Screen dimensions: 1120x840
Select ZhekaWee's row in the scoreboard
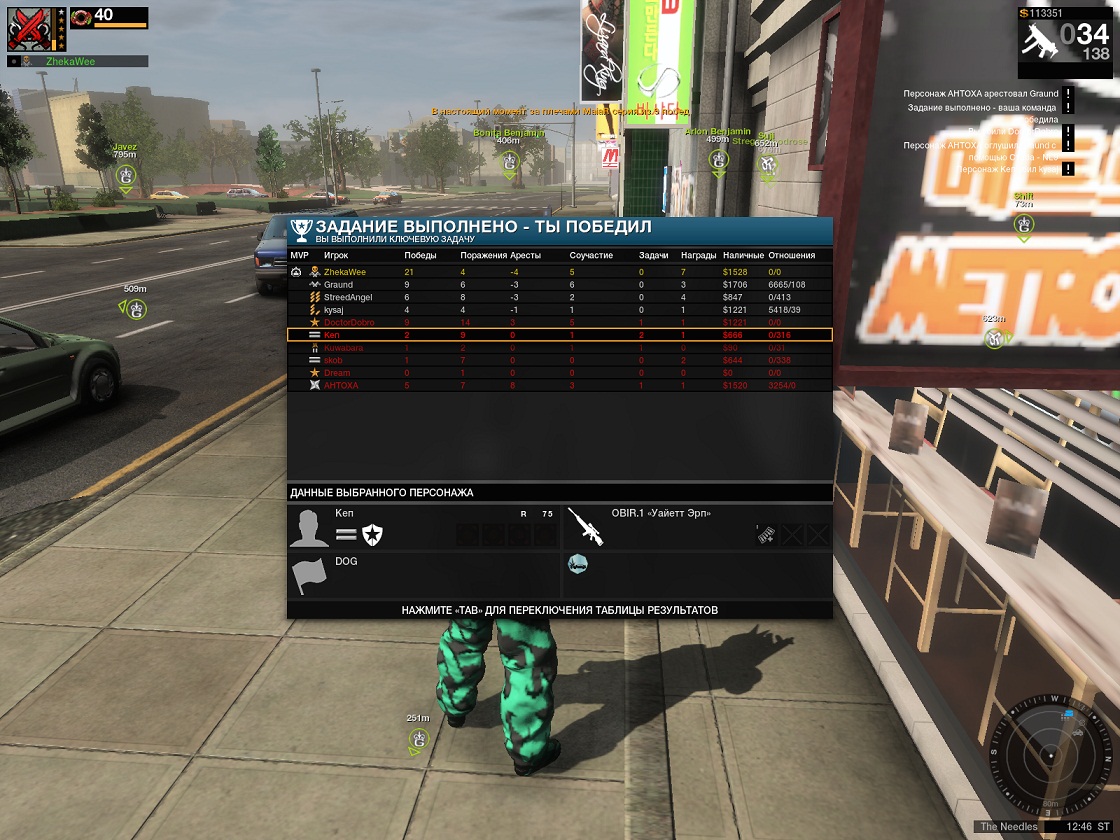345,272
